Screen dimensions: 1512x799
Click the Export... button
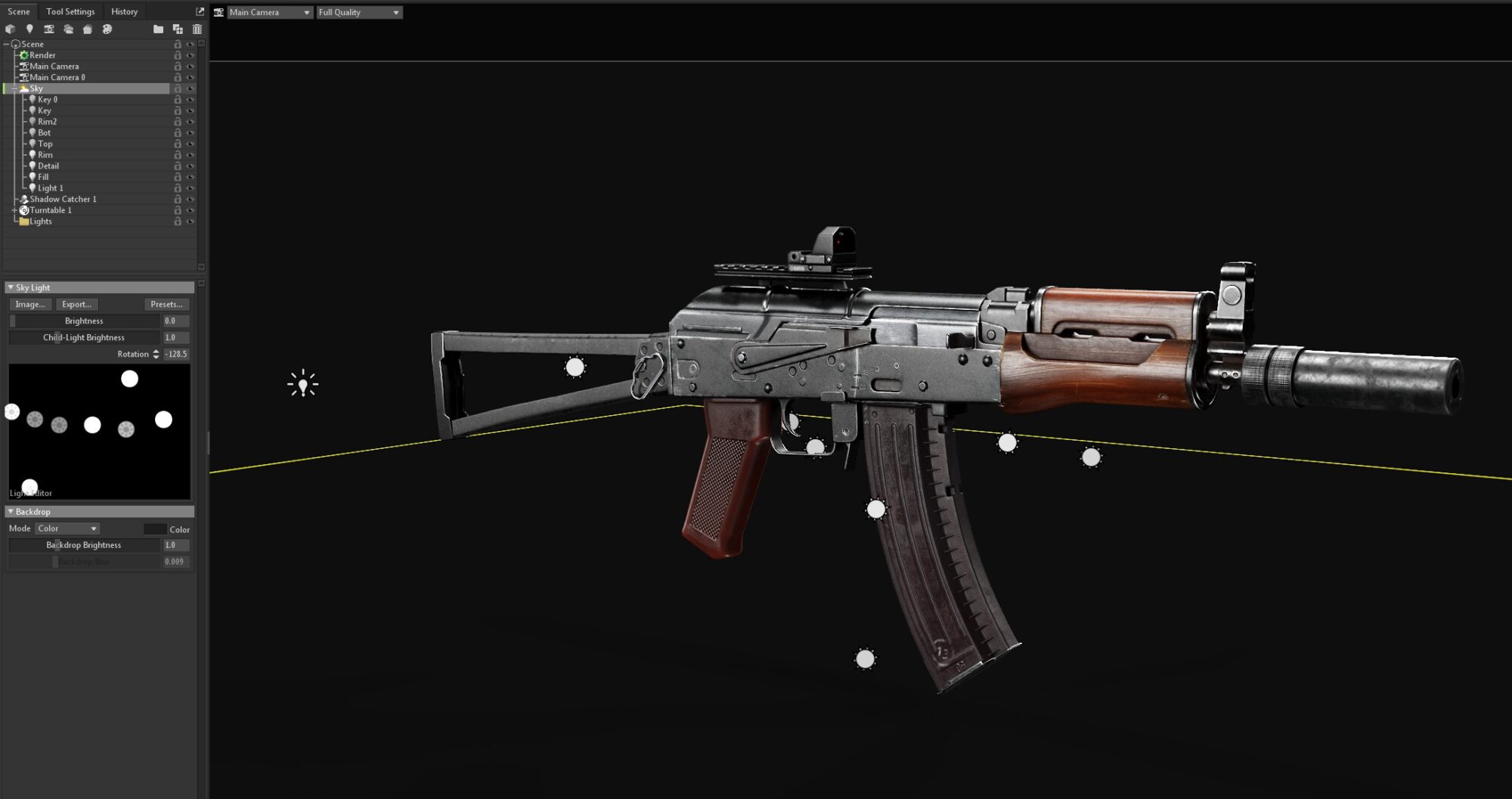(x=76, y=304)
